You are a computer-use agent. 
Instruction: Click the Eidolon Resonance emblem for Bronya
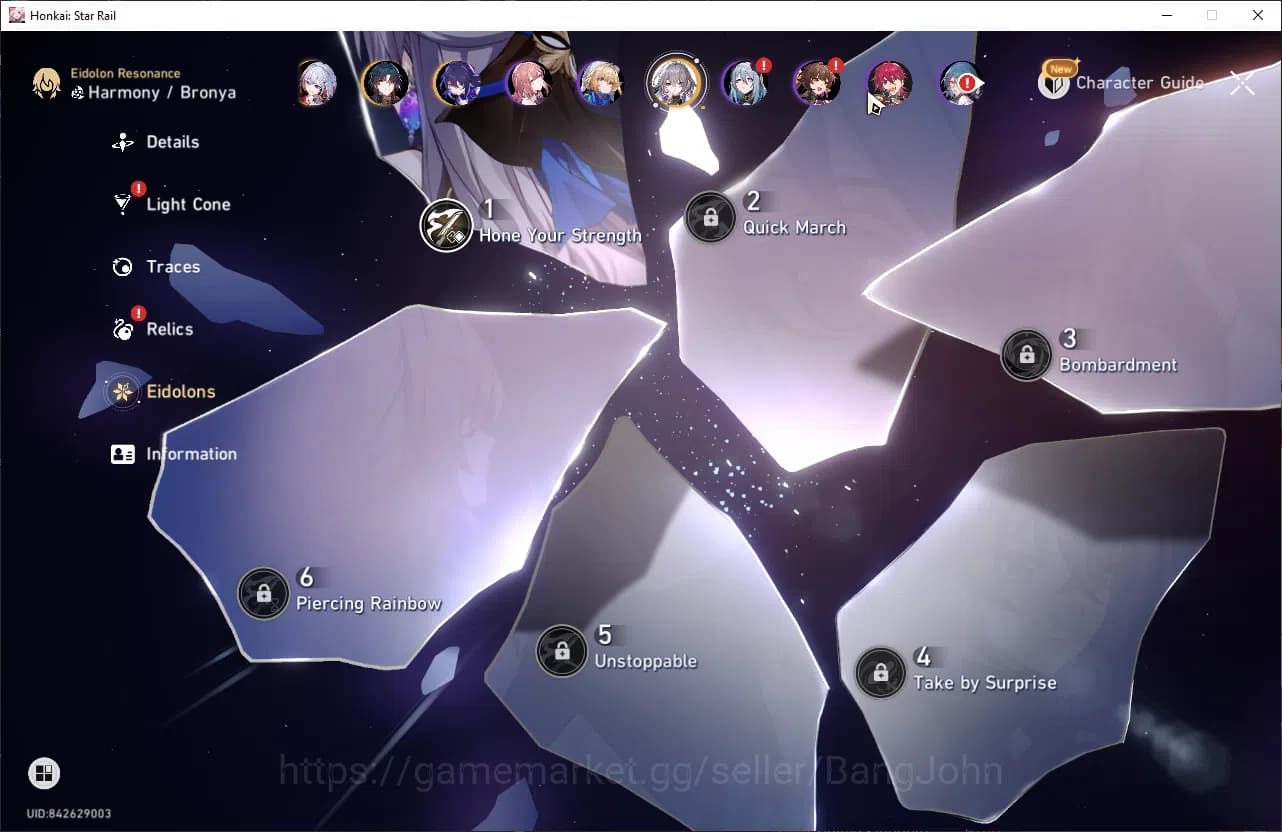(x=47, y=84)
